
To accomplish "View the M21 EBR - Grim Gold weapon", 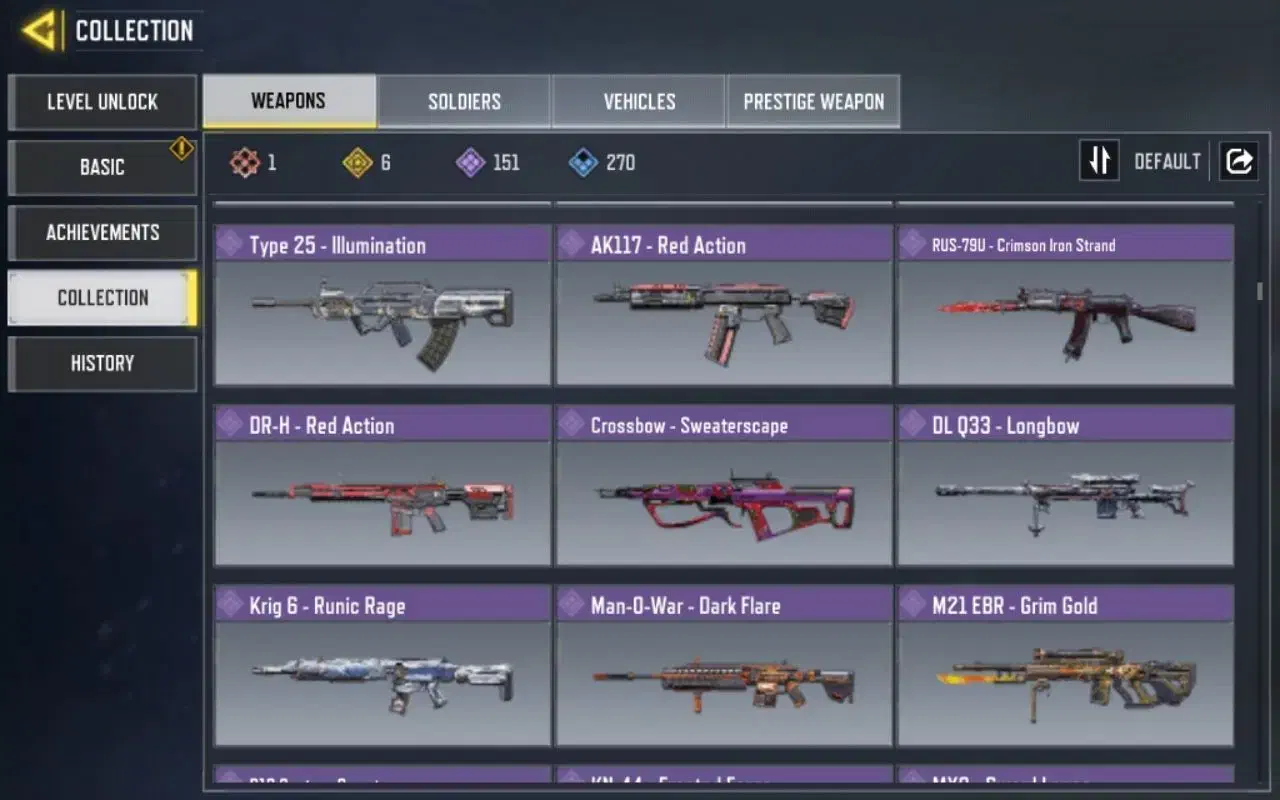I will click(1065, 666).
